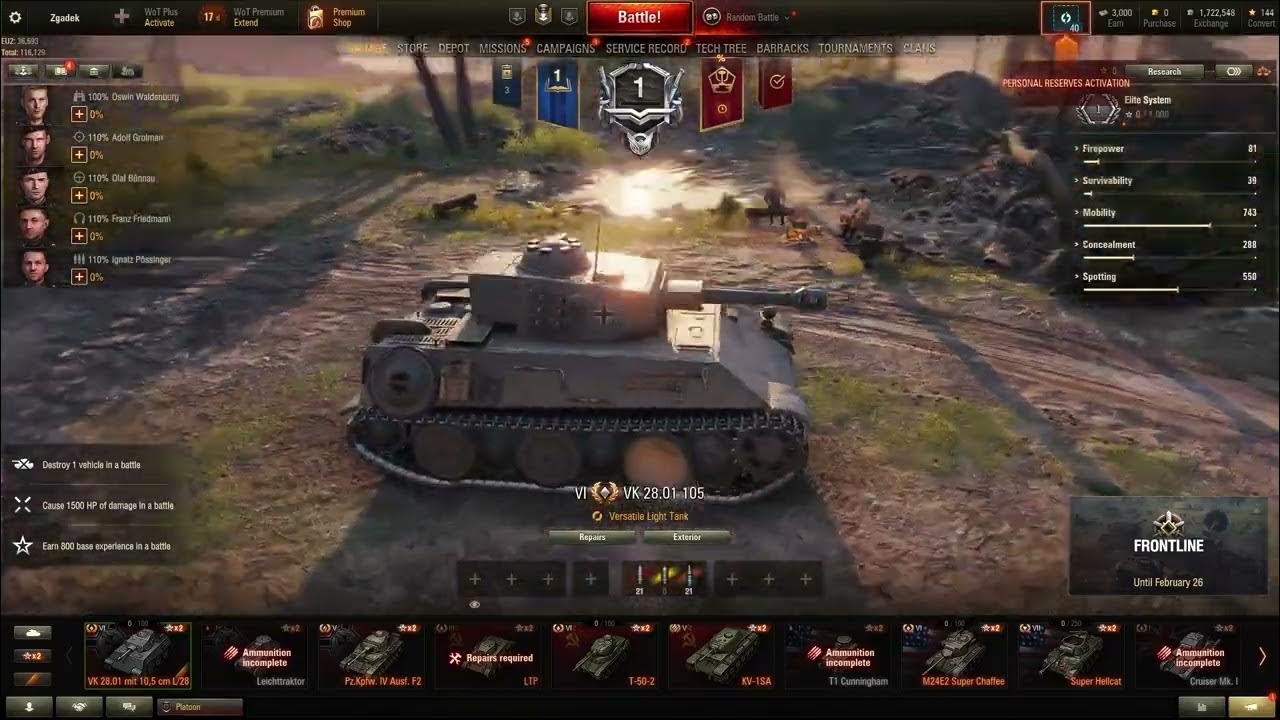Click the eye icon to hide the garage interface

coord(474,604)
